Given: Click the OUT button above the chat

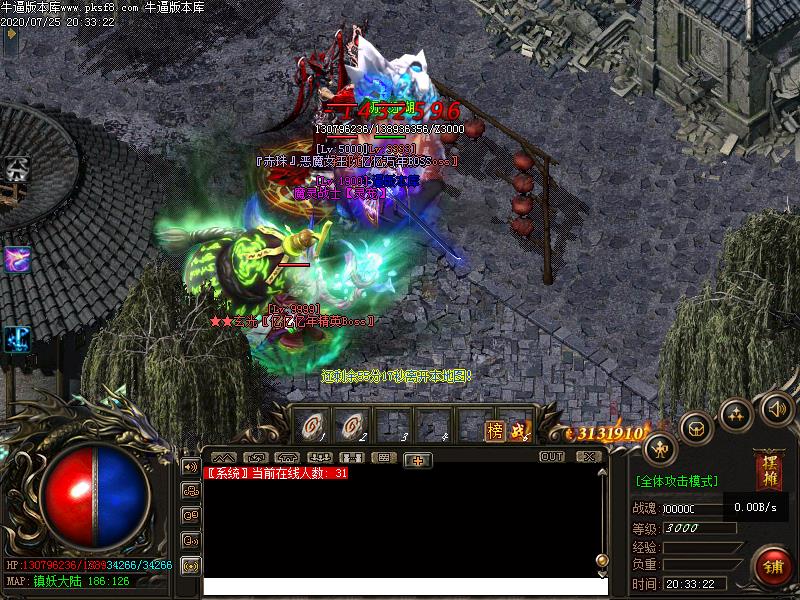Looking at the screenshot, I should point(551,456).
